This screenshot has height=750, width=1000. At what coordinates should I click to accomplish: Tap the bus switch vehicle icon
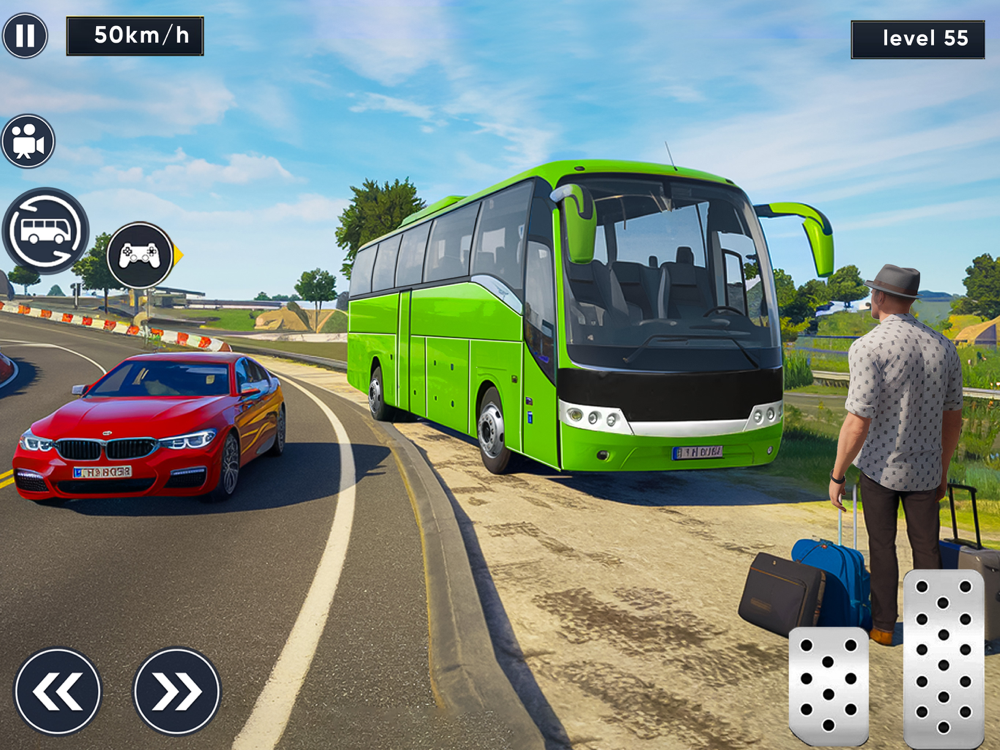[45, 231]
